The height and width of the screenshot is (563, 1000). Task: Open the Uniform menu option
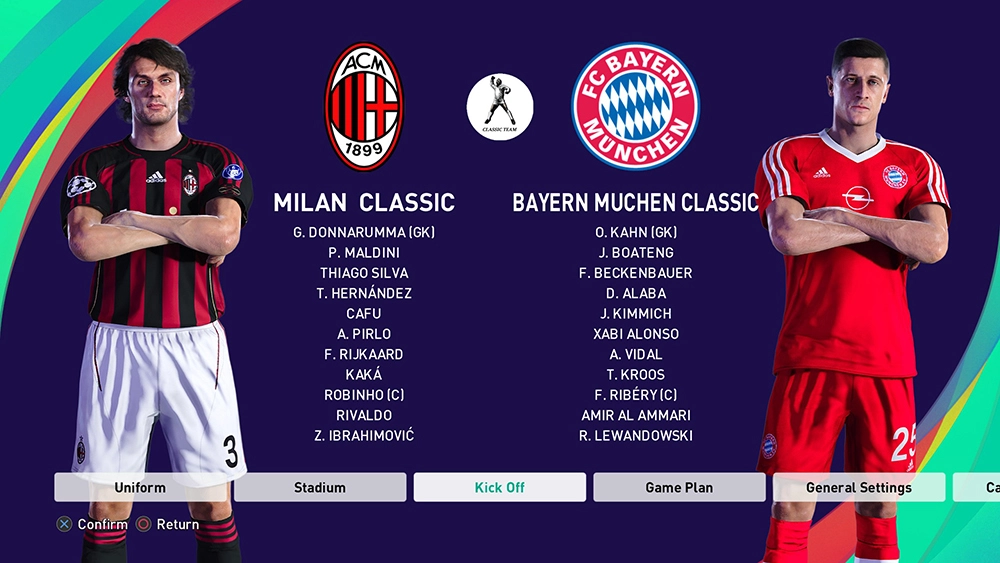(x=140, y=487)
